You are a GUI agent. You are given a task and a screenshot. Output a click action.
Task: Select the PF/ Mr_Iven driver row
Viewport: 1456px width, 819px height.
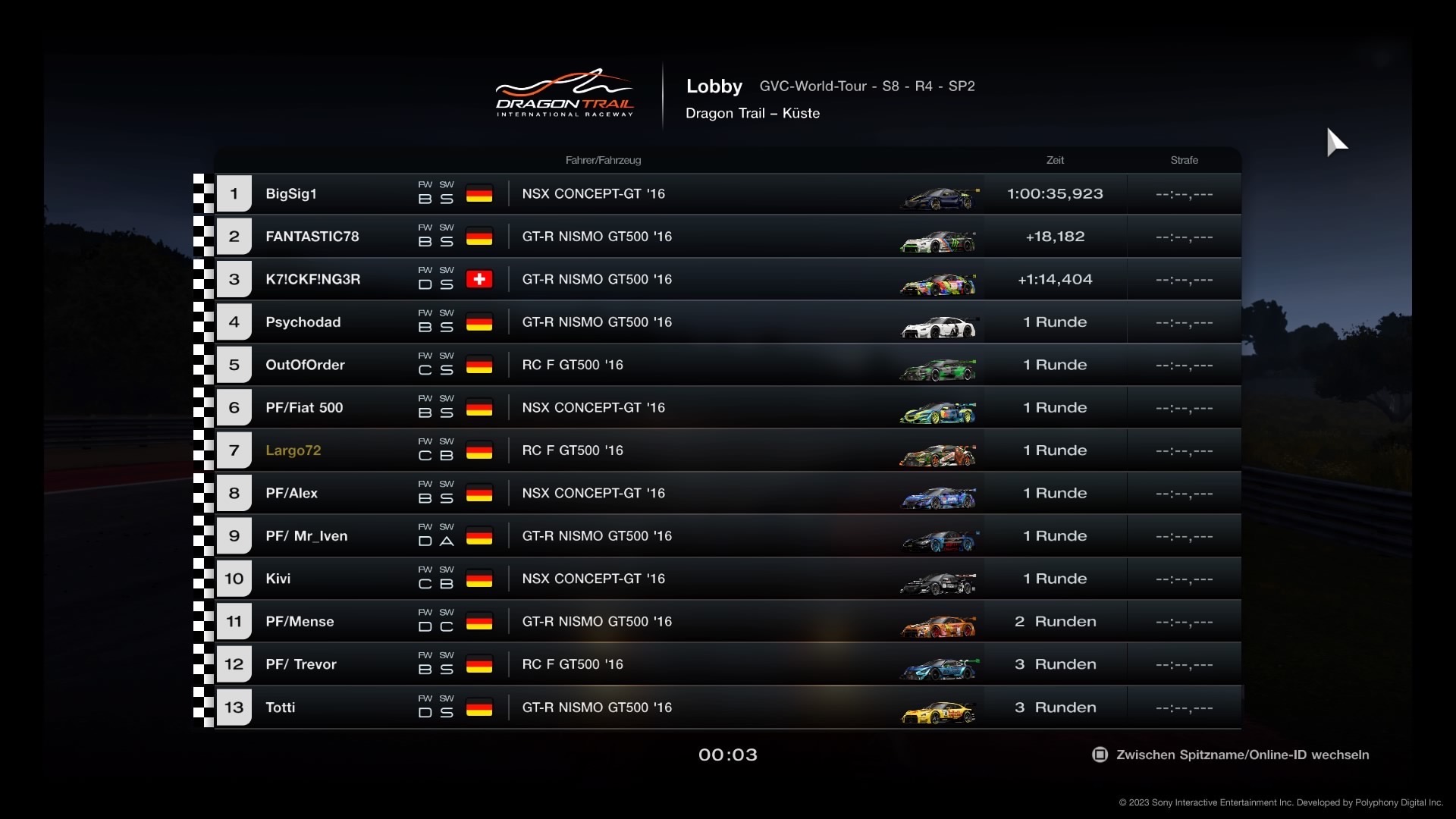point(728,536)
